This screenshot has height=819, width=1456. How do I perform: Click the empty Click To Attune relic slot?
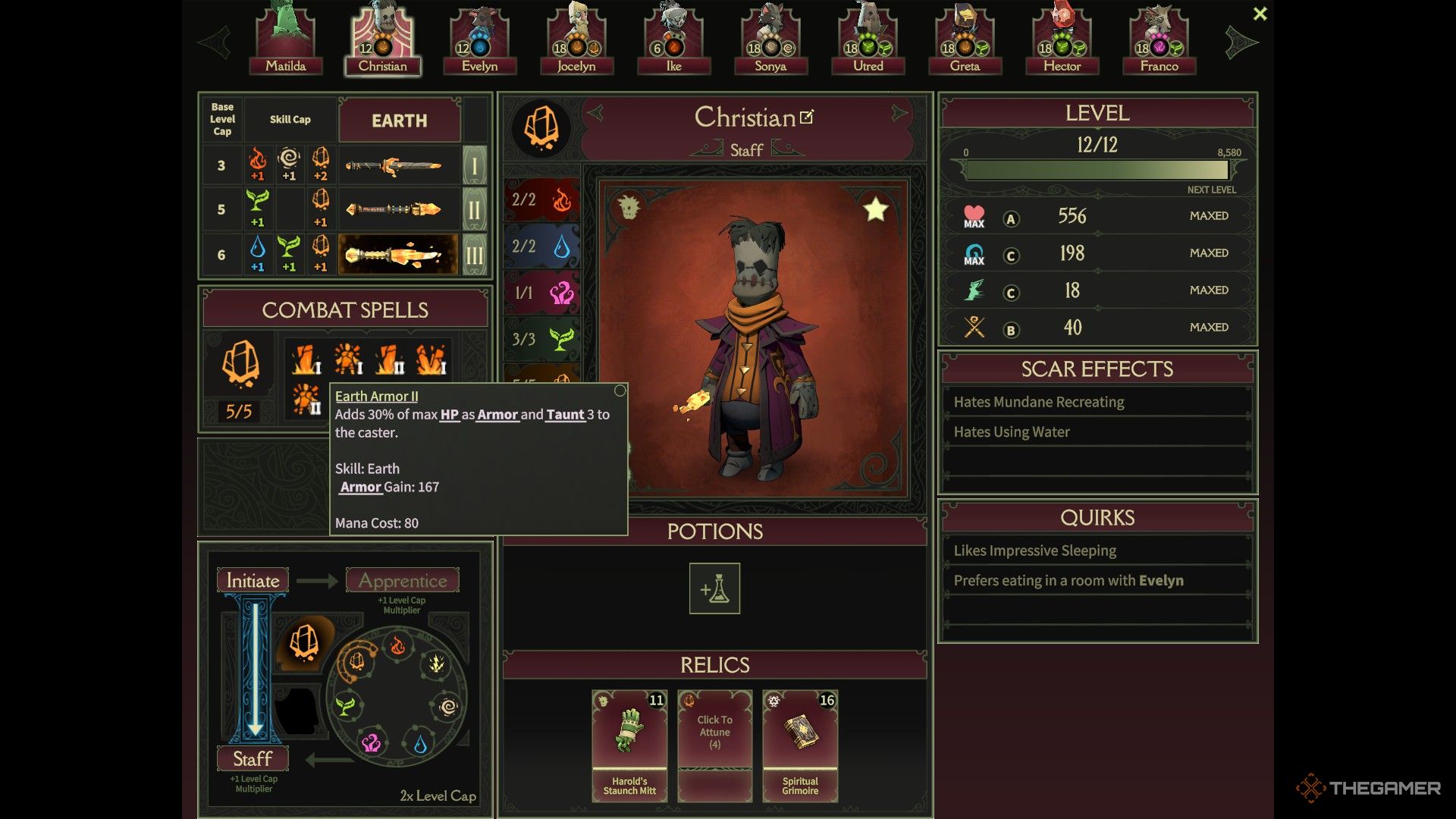pyautogui.click(x=714, y=745)
